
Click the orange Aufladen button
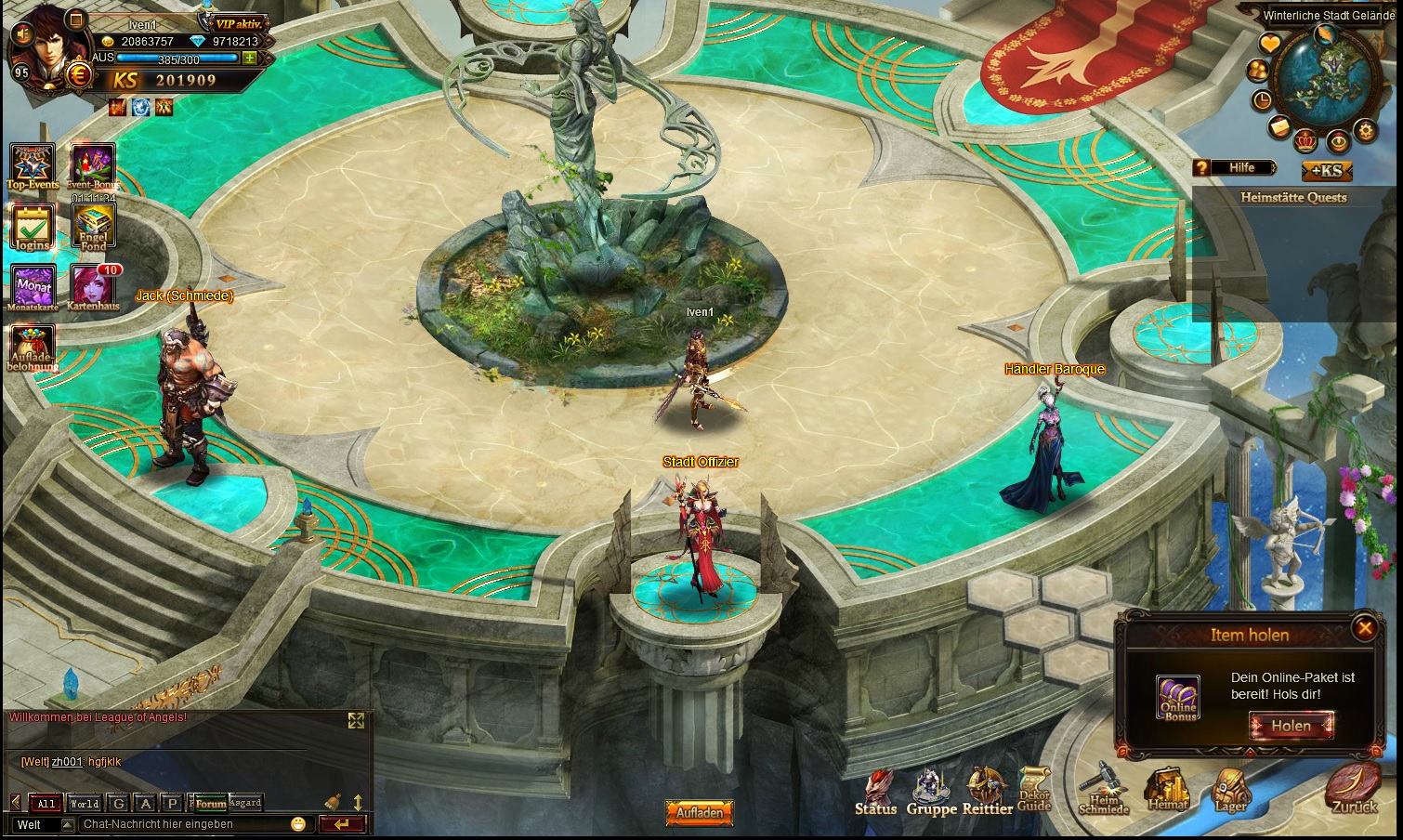point(699,812)
